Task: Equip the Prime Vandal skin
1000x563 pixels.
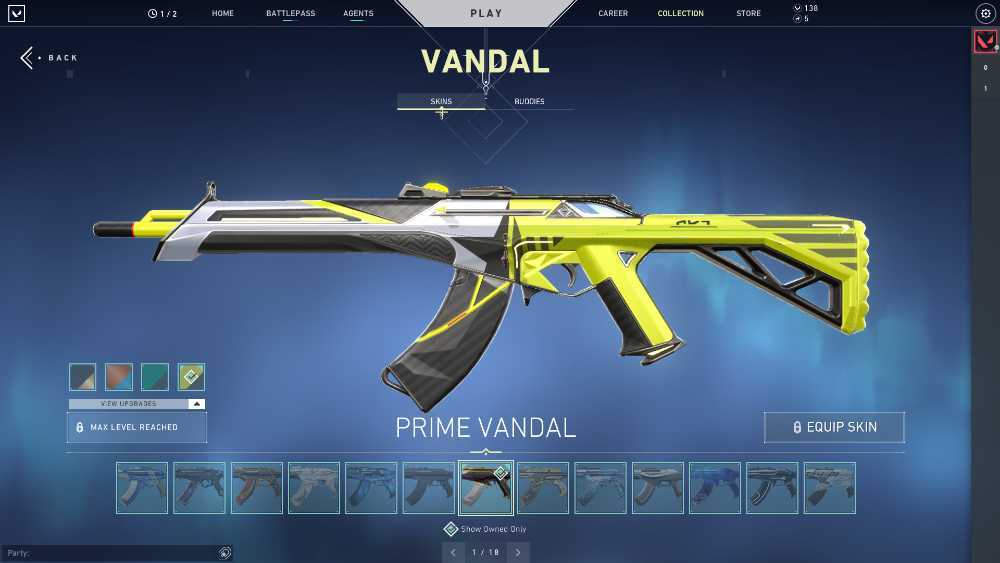Action: (x=834, y=427)
